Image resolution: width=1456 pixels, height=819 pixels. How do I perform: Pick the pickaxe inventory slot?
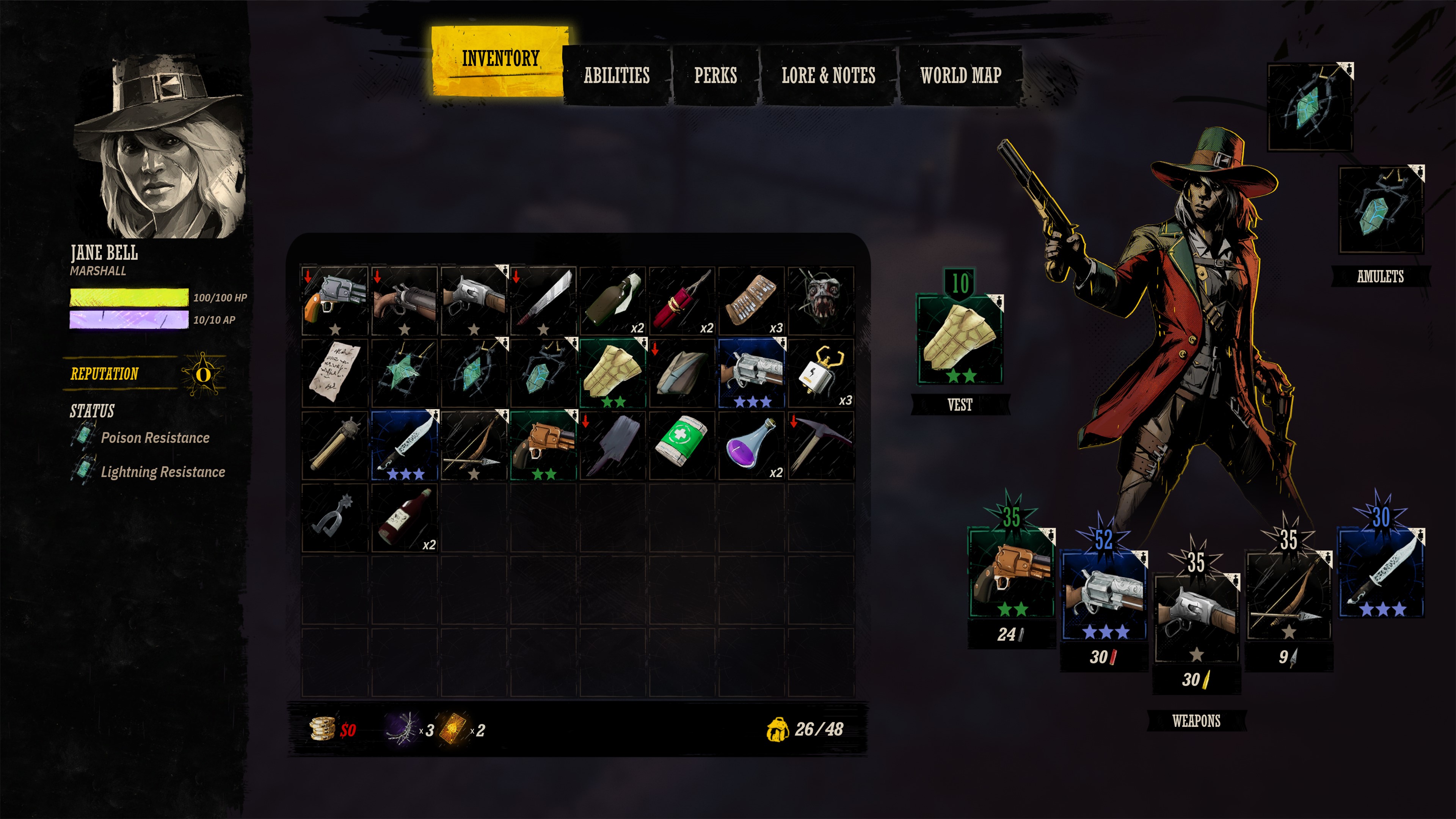click(821, 445)
